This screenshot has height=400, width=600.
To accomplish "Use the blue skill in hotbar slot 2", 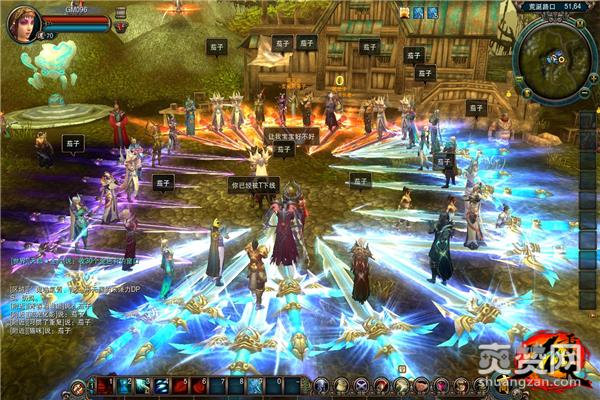I will [126, 385].
